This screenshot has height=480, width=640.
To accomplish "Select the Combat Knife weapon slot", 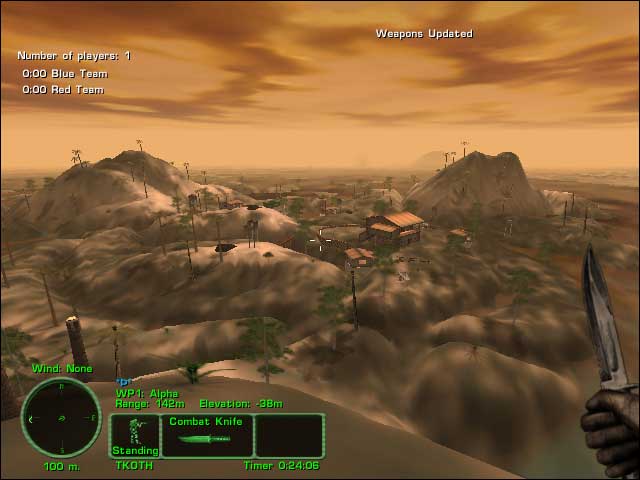I will 206,435.
